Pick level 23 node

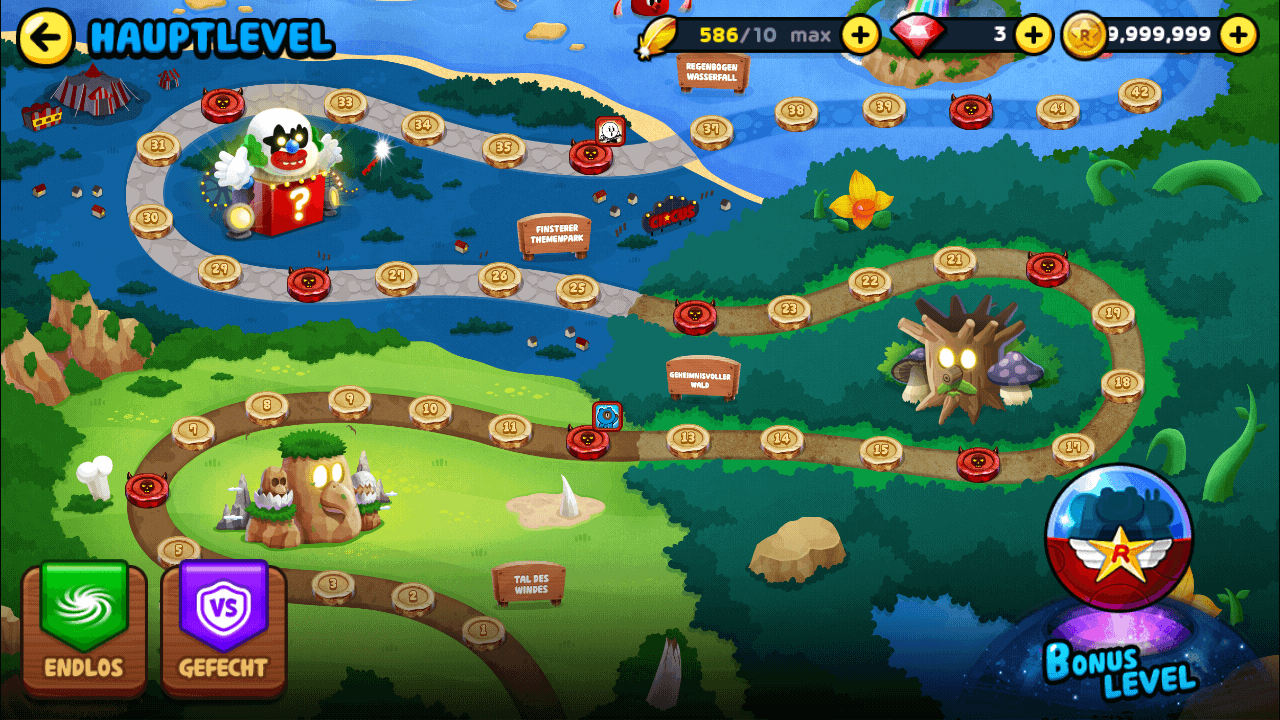[789, 310]
